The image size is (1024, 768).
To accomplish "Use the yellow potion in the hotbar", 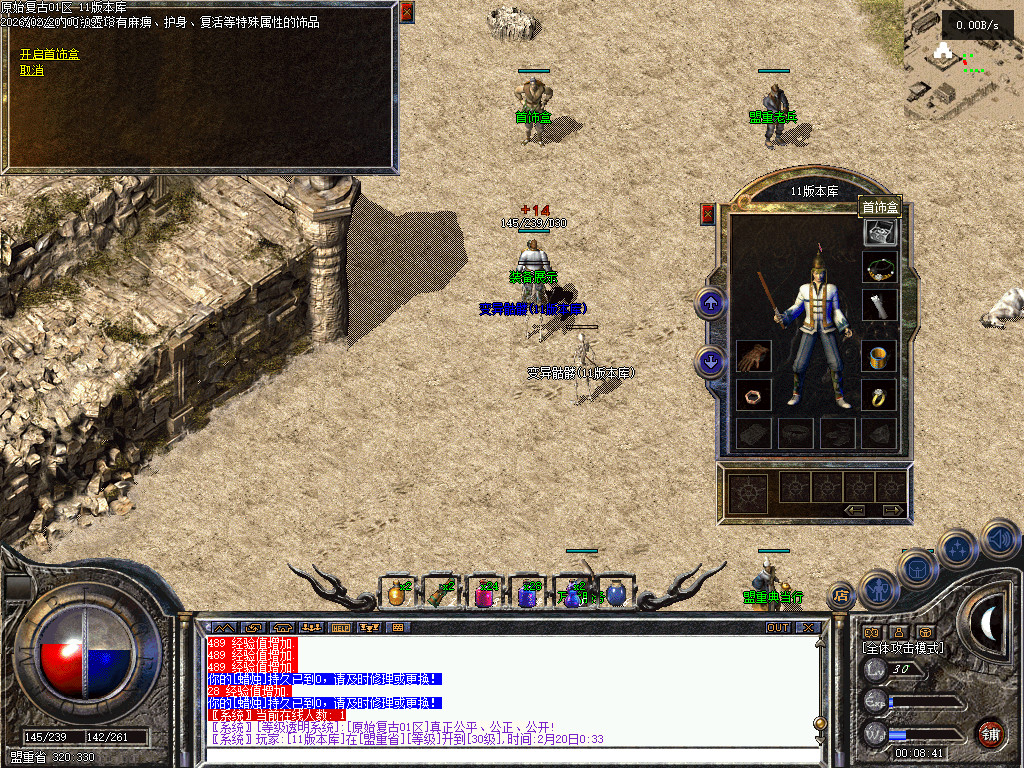I will coord(397,594).
